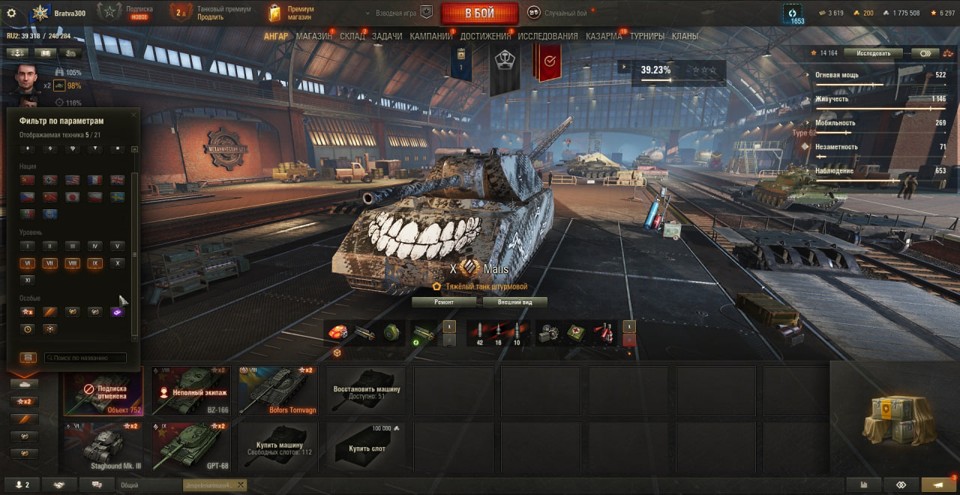
Task: Switch to the СКЛАД depot tab
Action: (x=354, y=36)
